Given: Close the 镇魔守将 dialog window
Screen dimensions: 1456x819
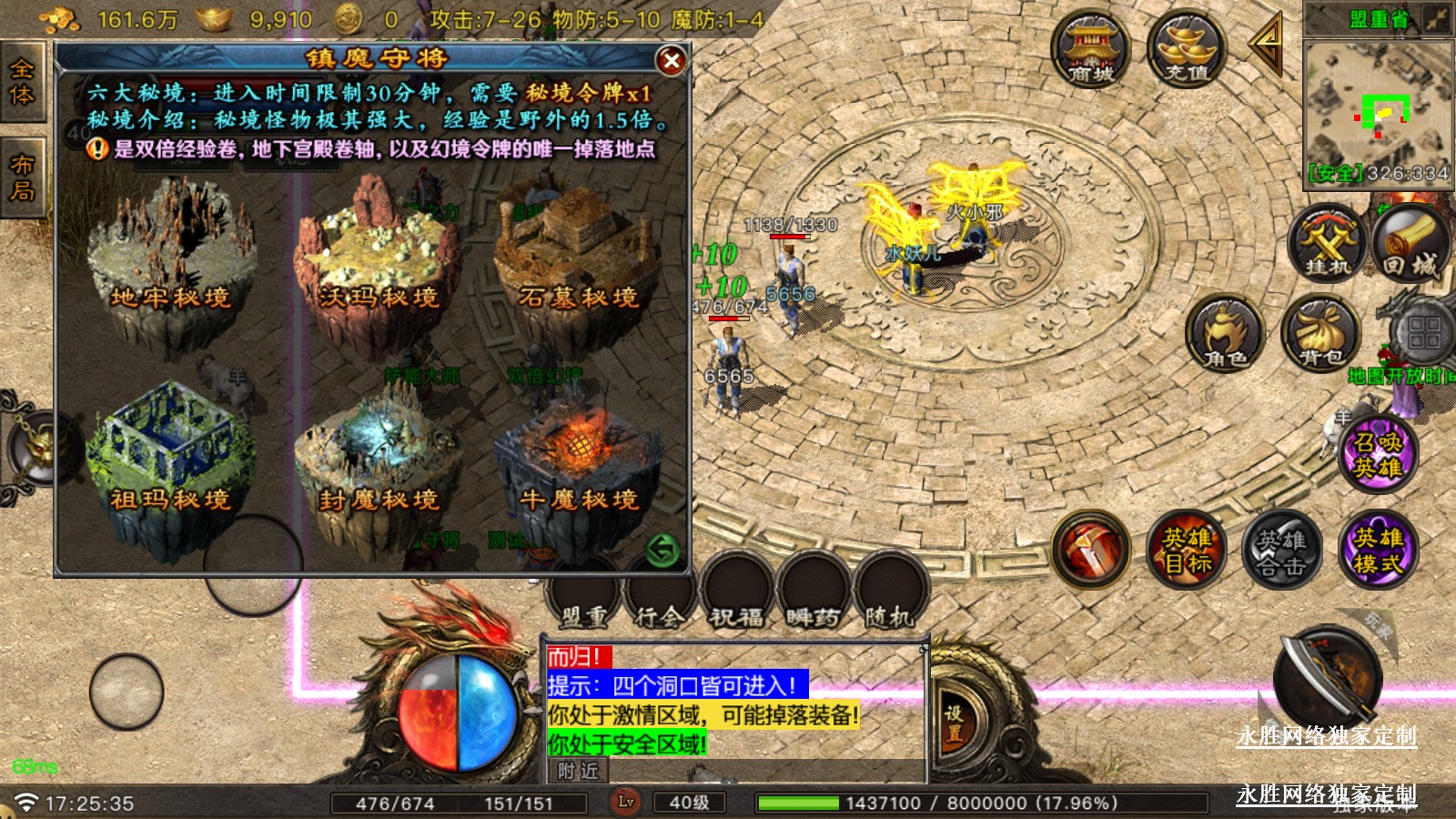Looking at the screenshot, I should (x=672, y=61).
